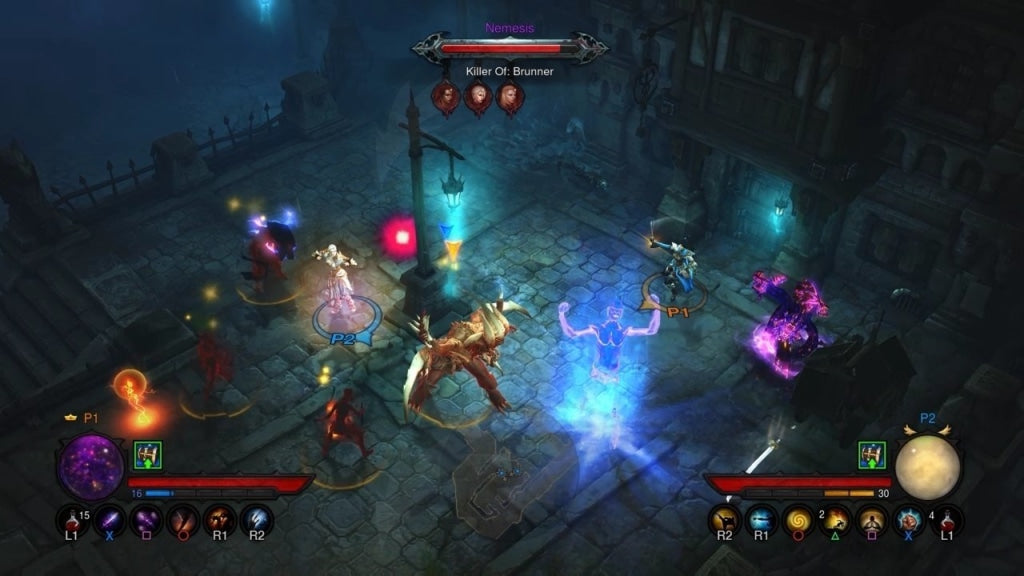Screen dimensions: 1024x576
Task: Activate Player 2's meditating monk skill
Action: (x=872, y=520)
